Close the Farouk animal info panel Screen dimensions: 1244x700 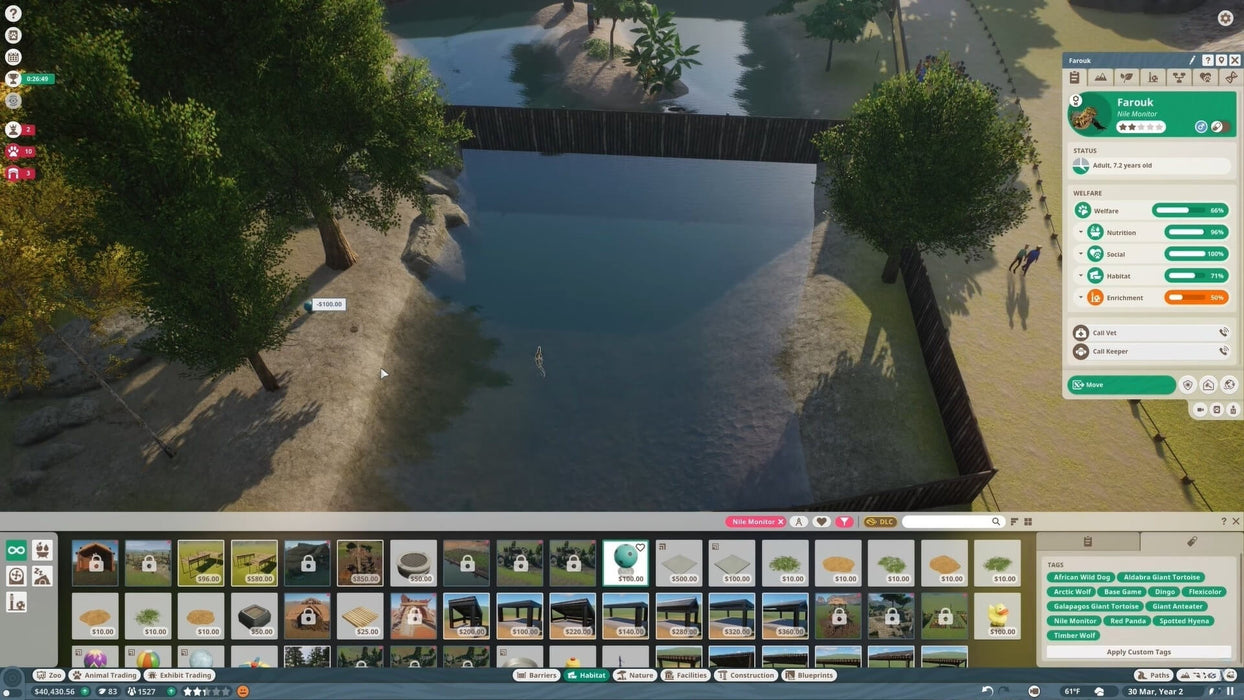click(x=1235, y=61)
